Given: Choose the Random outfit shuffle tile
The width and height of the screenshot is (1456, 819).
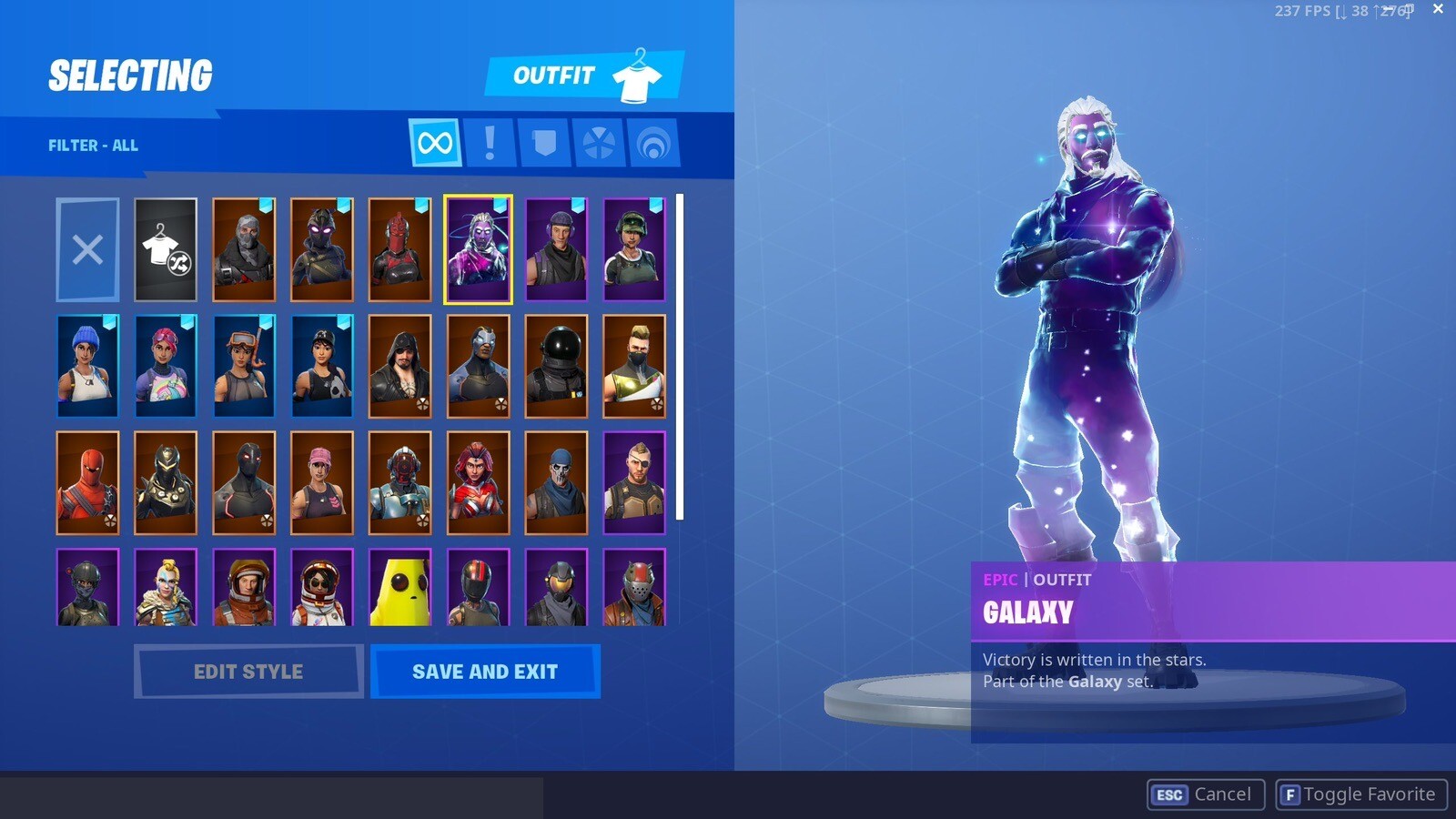Looking at the screenshot, I should (x=166, y=248).
